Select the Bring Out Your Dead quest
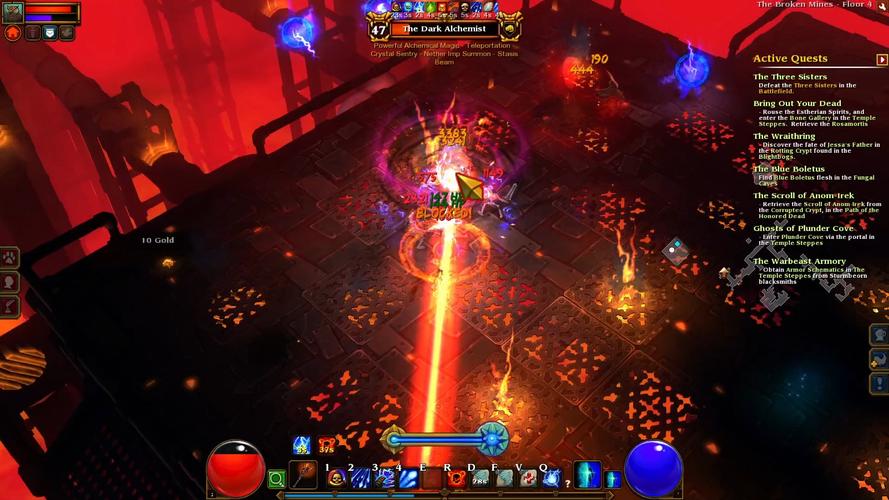889x500 pixels. click(x=797, y=103)
